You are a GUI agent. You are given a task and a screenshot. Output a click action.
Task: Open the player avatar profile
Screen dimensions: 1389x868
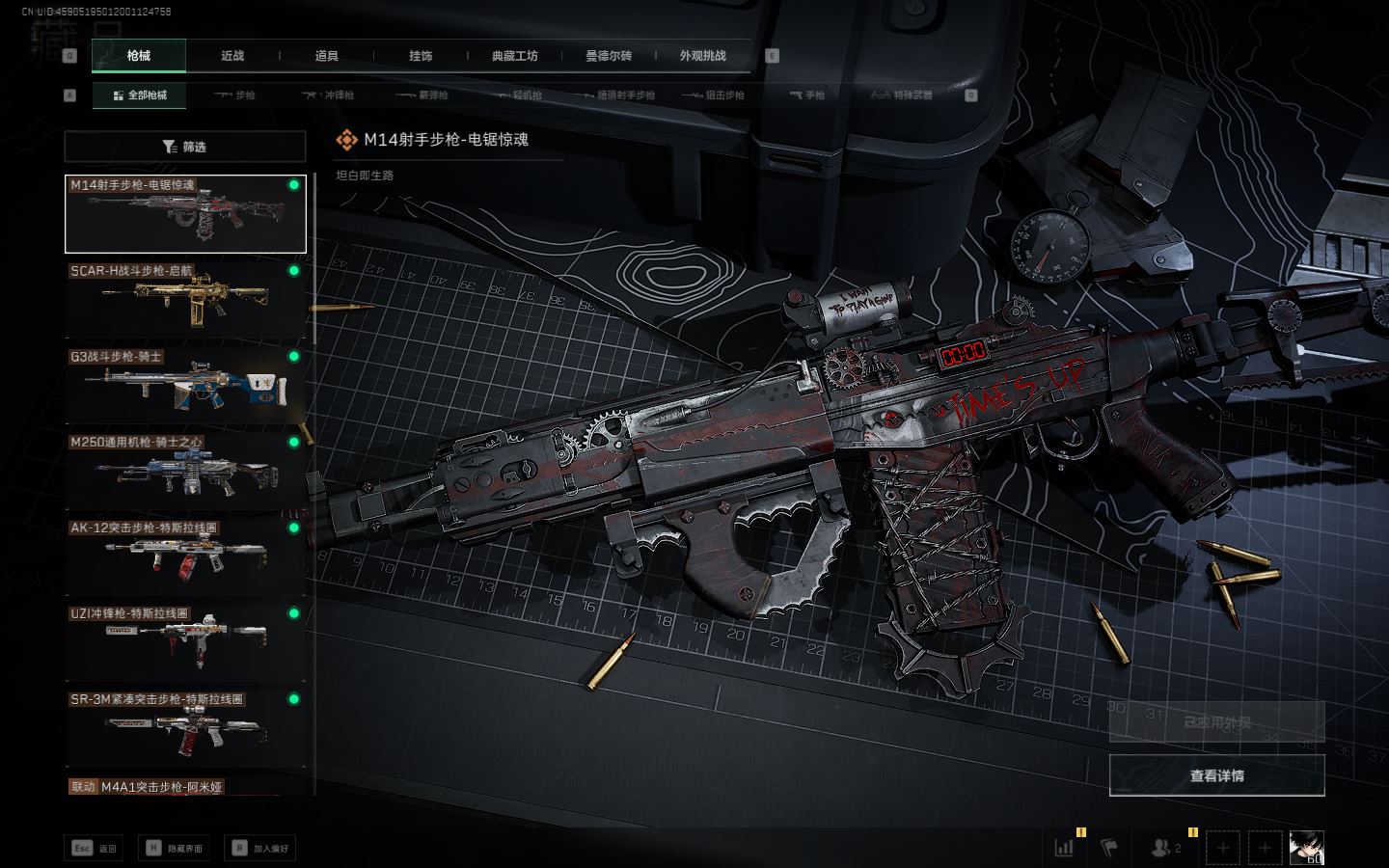1306,848
